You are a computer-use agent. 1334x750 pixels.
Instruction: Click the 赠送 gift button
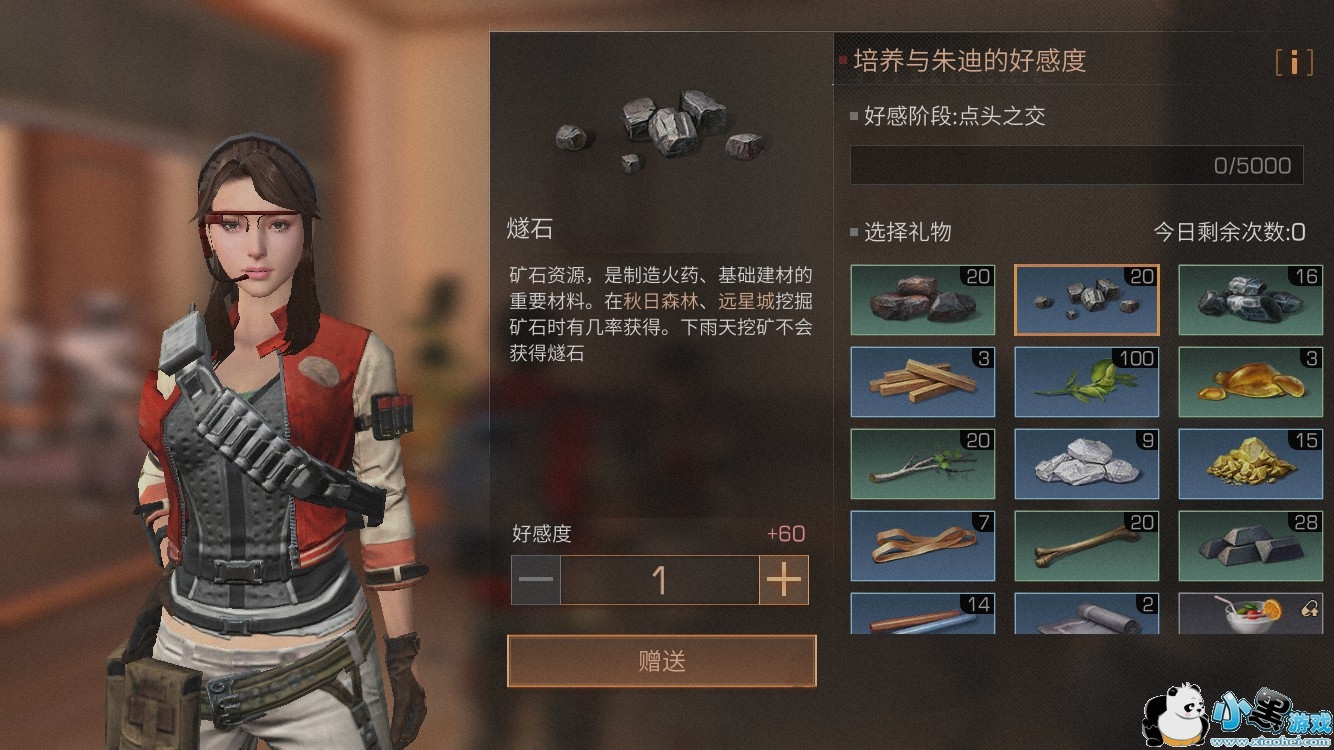(661, 661)
